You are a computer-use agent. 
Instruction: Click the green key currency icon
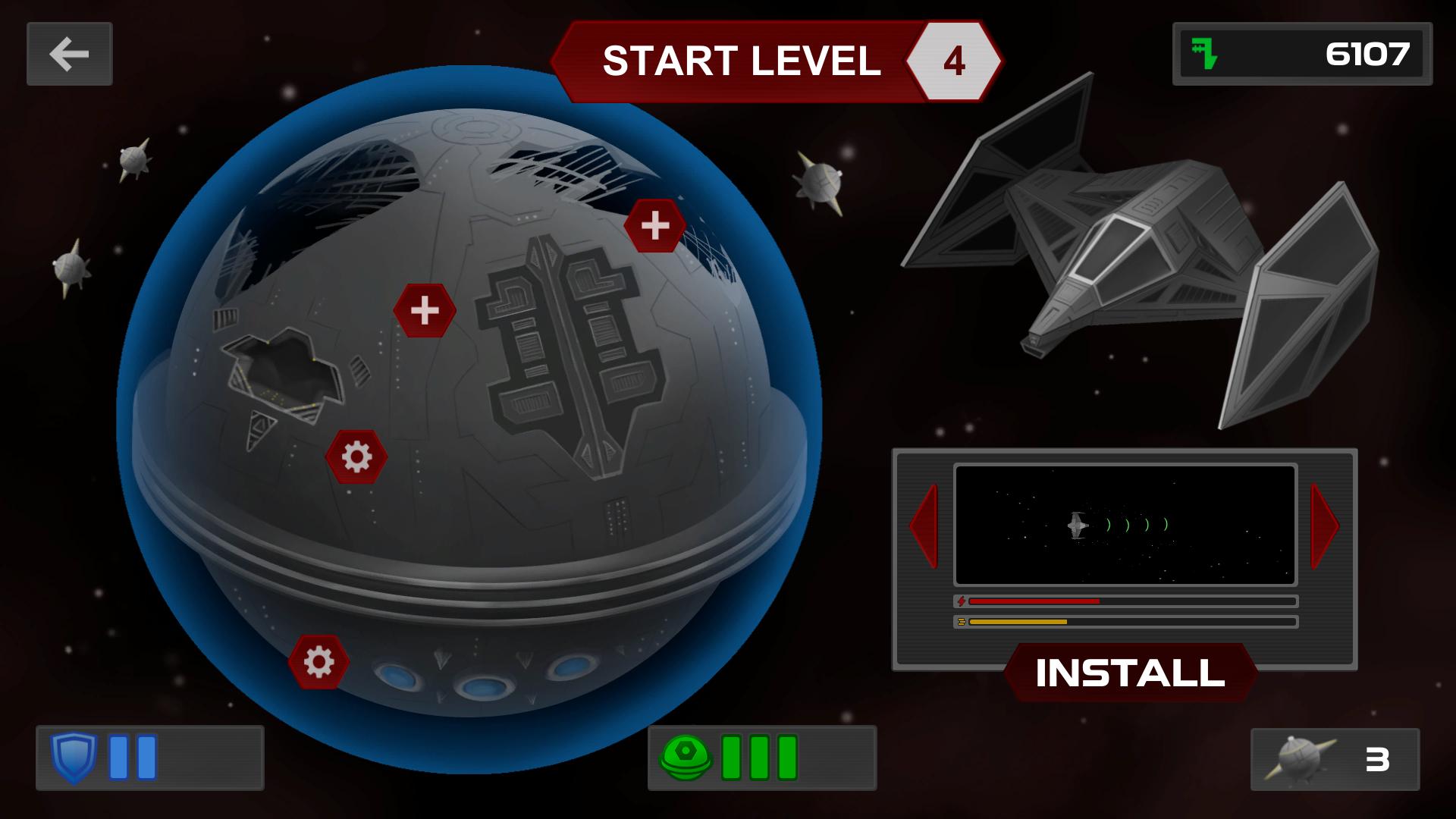(1204, 54)
